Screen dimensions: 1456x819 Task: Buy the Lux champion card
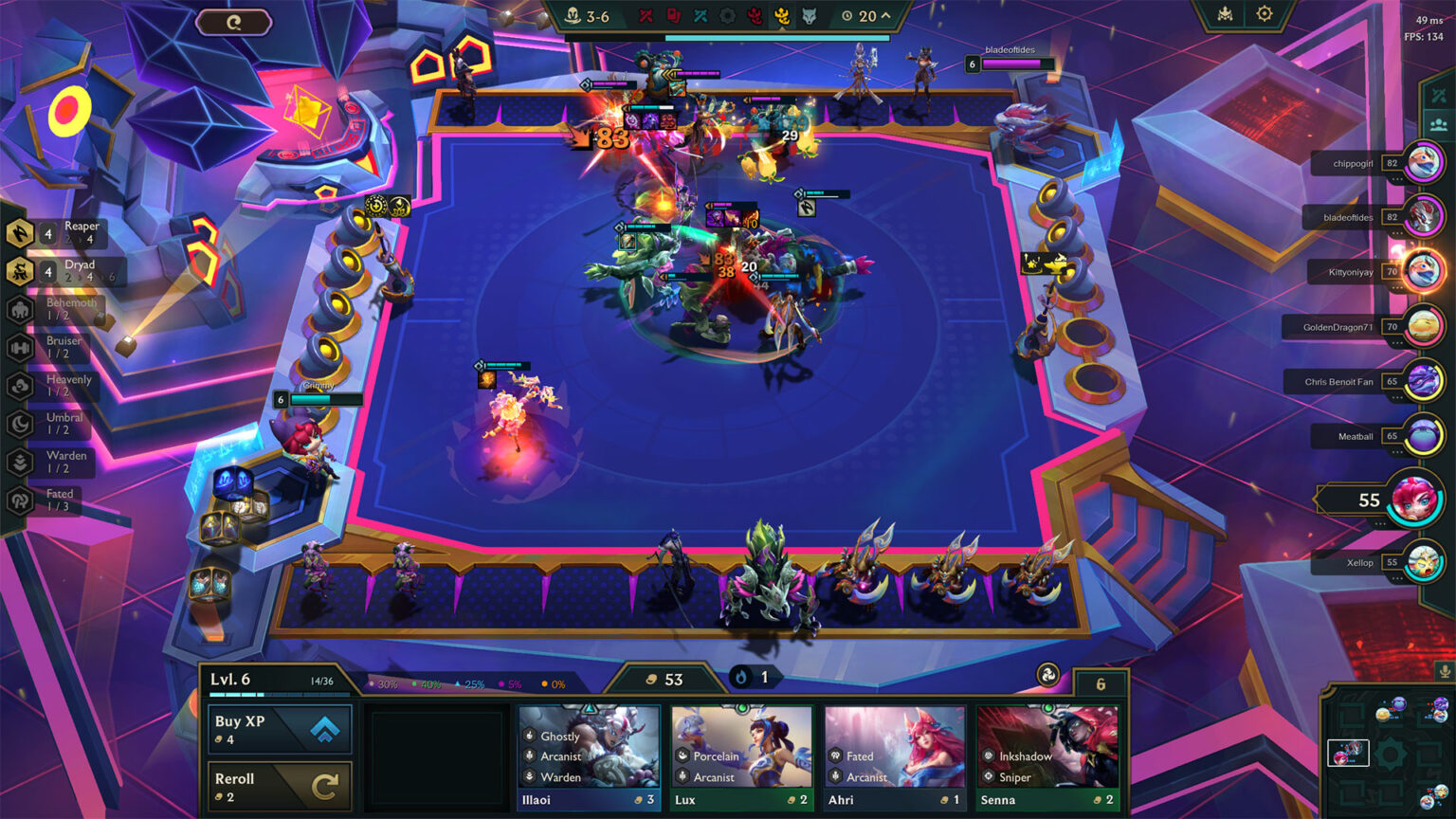tap(742, 757)
